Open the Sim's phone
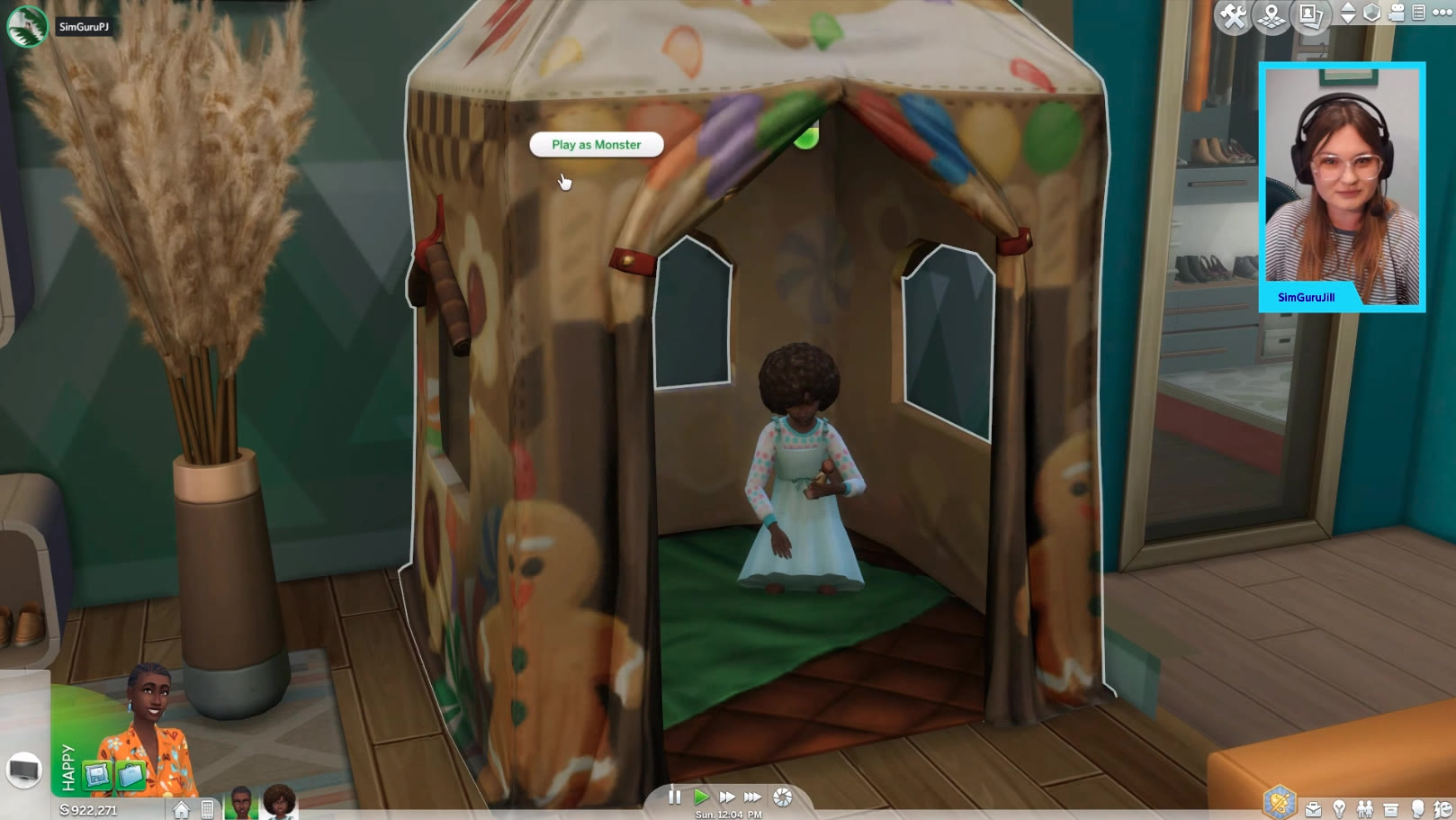 (208, 809)
